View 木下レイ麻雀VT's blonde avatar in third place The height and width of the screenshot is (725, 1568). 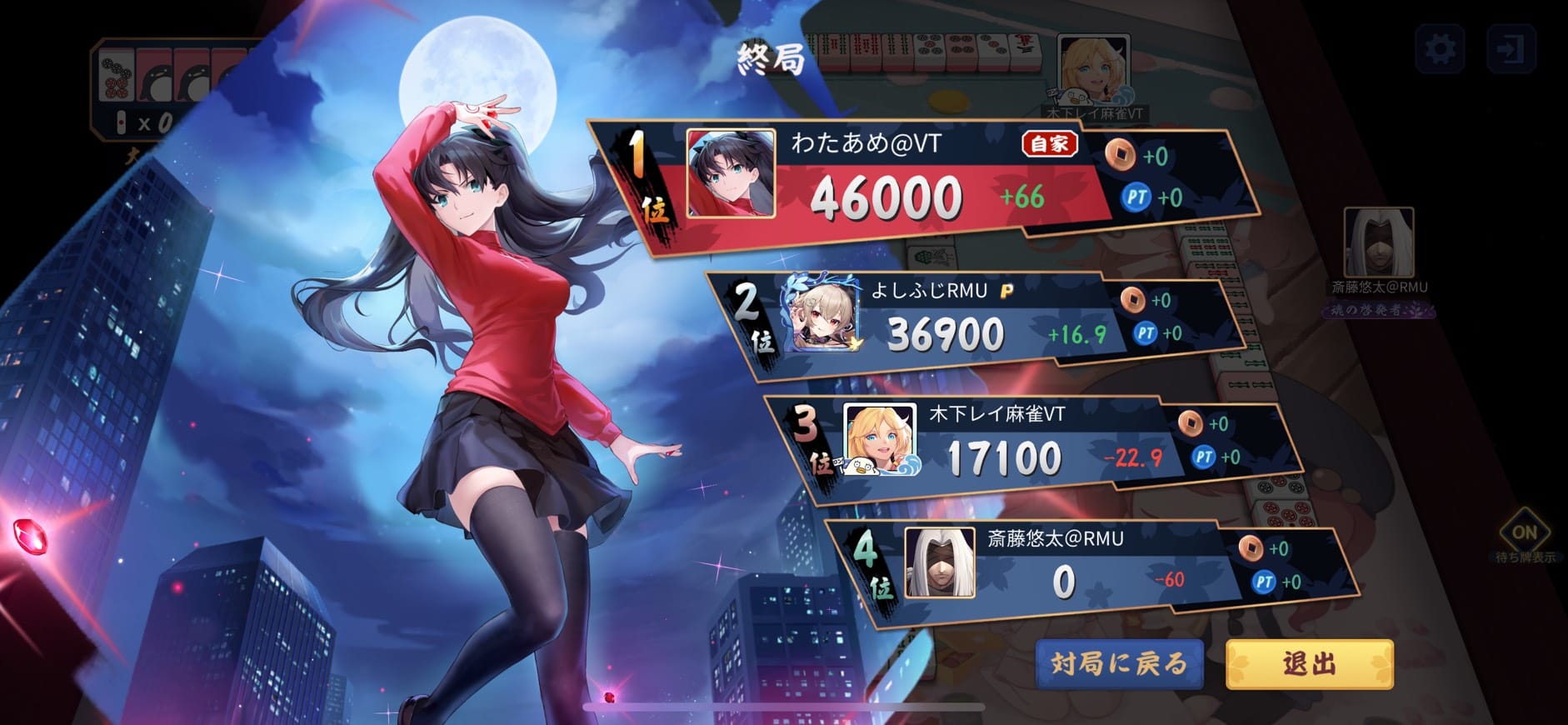pos(880,439)
